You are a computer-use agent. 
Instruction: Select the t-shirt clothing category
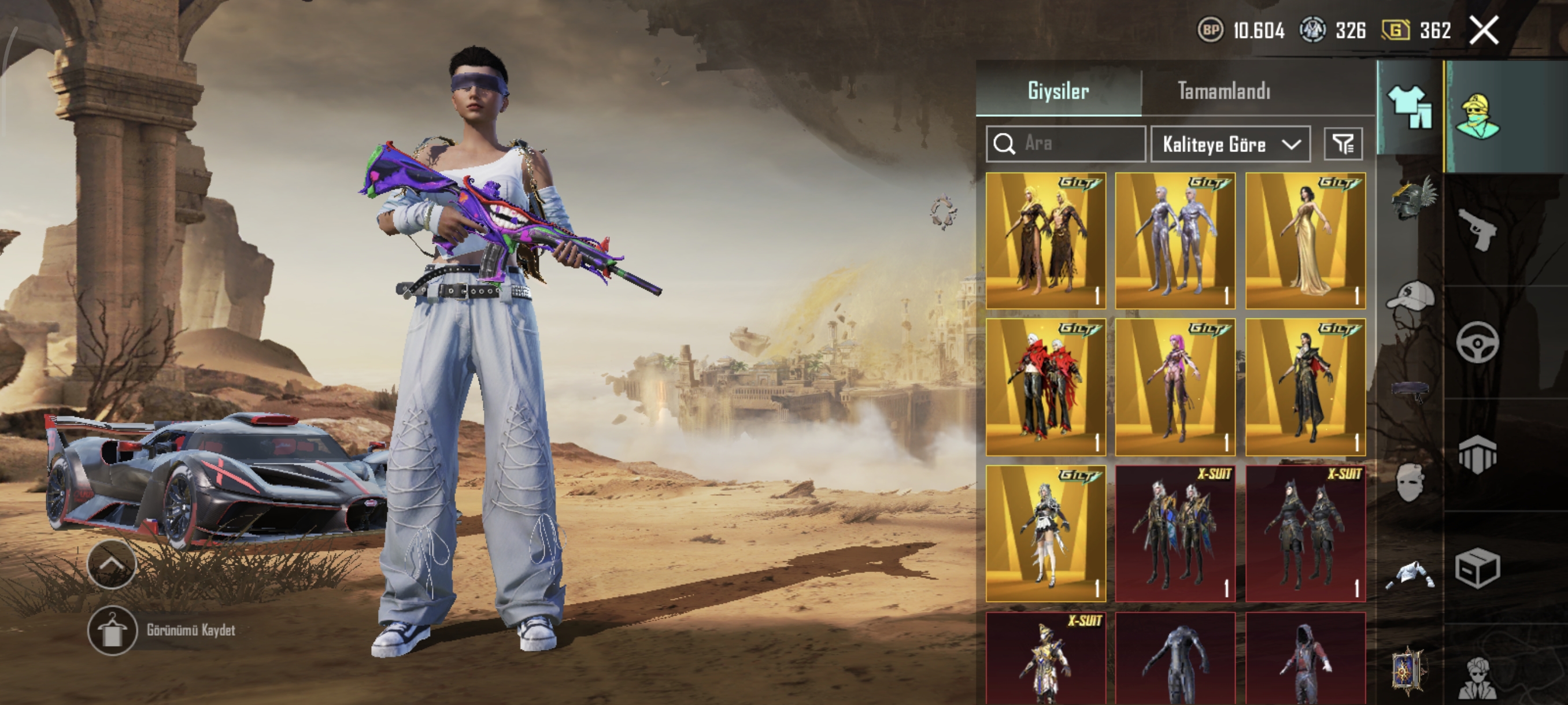(x=1409, y=106)
